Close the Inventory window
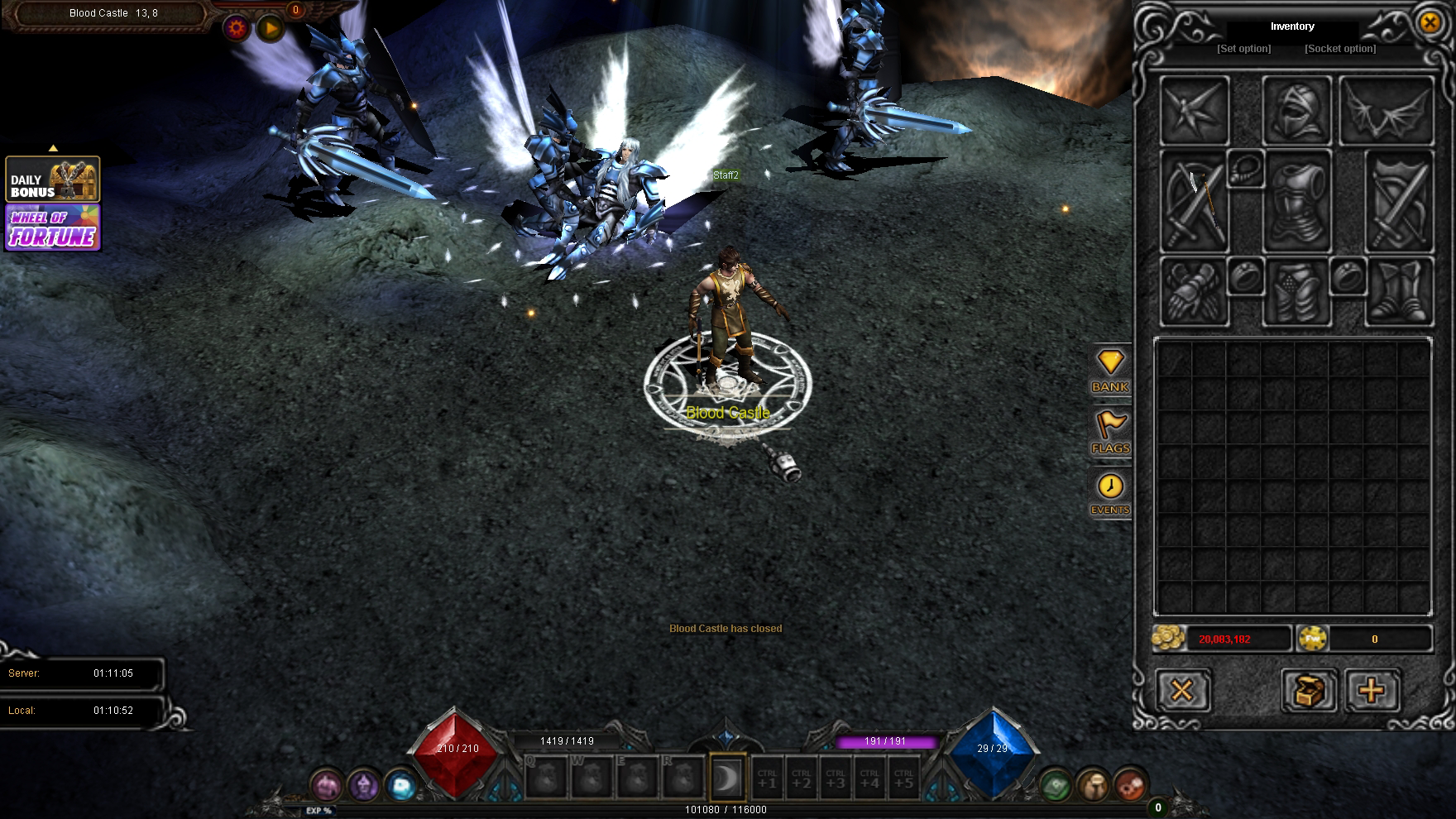This screenshot has height=819, width=1456. point(1430,22)
